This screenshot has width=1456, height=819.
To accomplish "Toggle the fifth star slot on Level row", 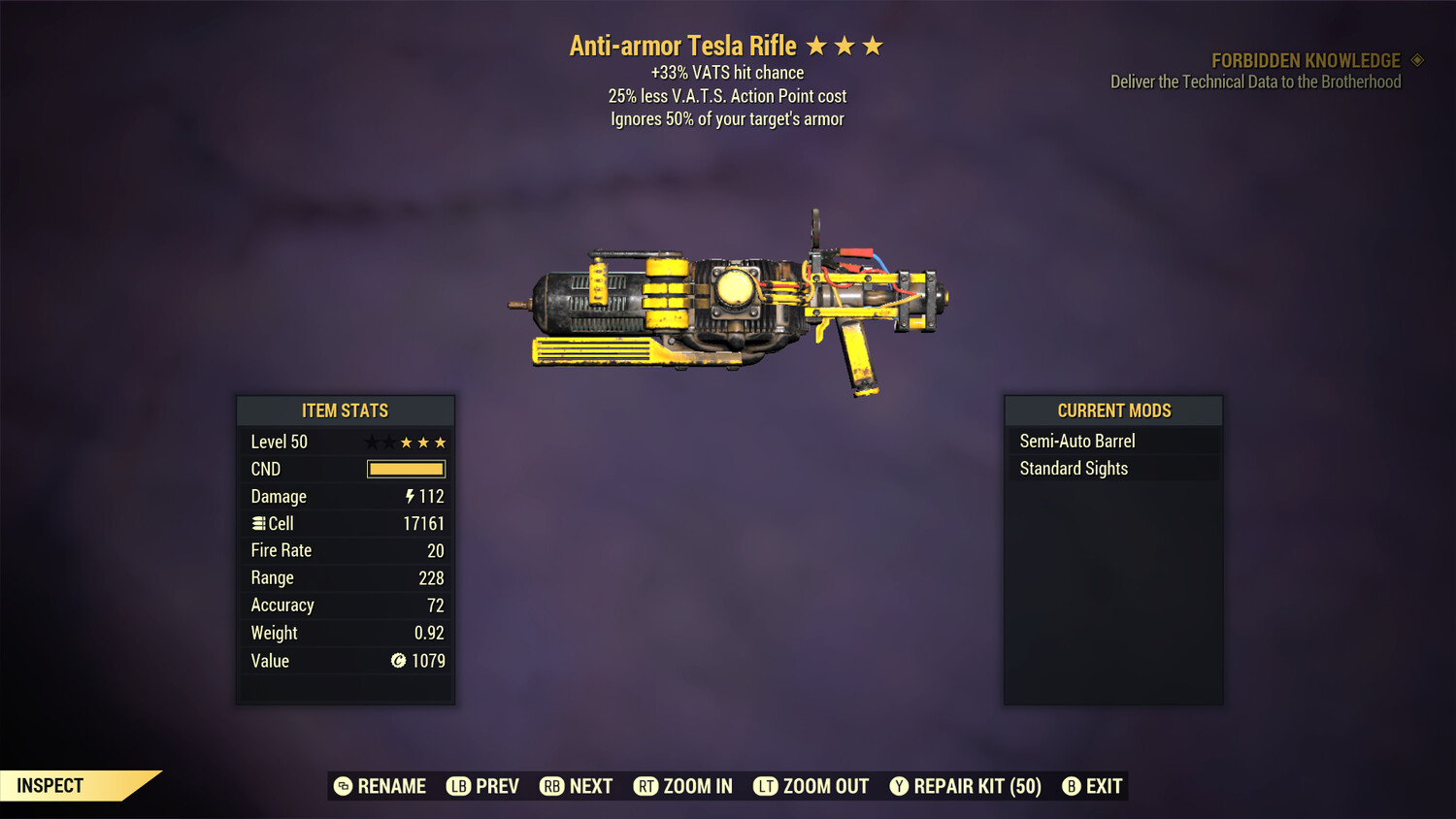I will coord(441,442).
